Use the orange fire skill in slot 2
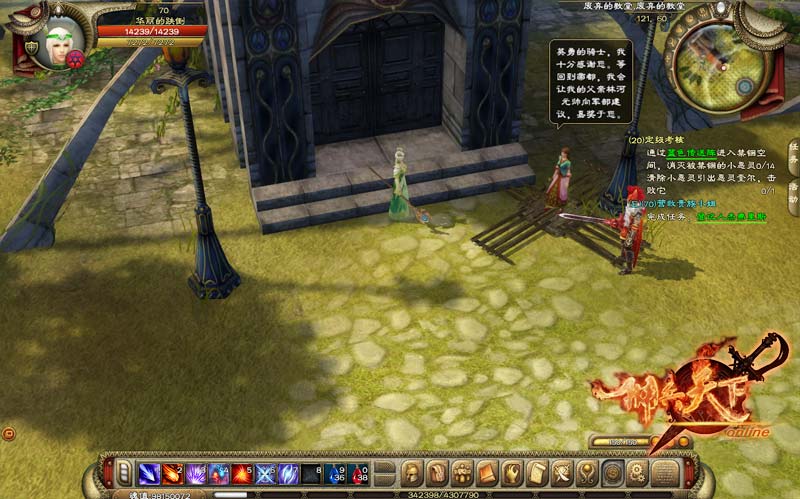The height and width of the screenshot is (499, 800). click(x=171, y=473)
